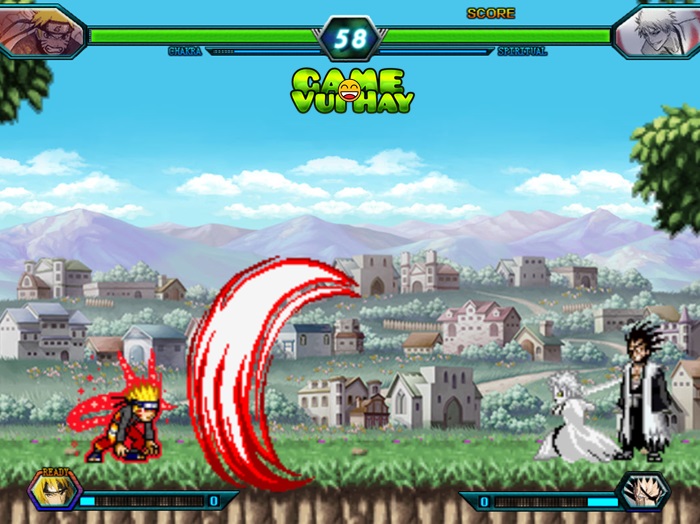The height and width of the screenshot is (524, 700).
Task: Click Naruto's player portrait
Action: (x=40, y=30)
